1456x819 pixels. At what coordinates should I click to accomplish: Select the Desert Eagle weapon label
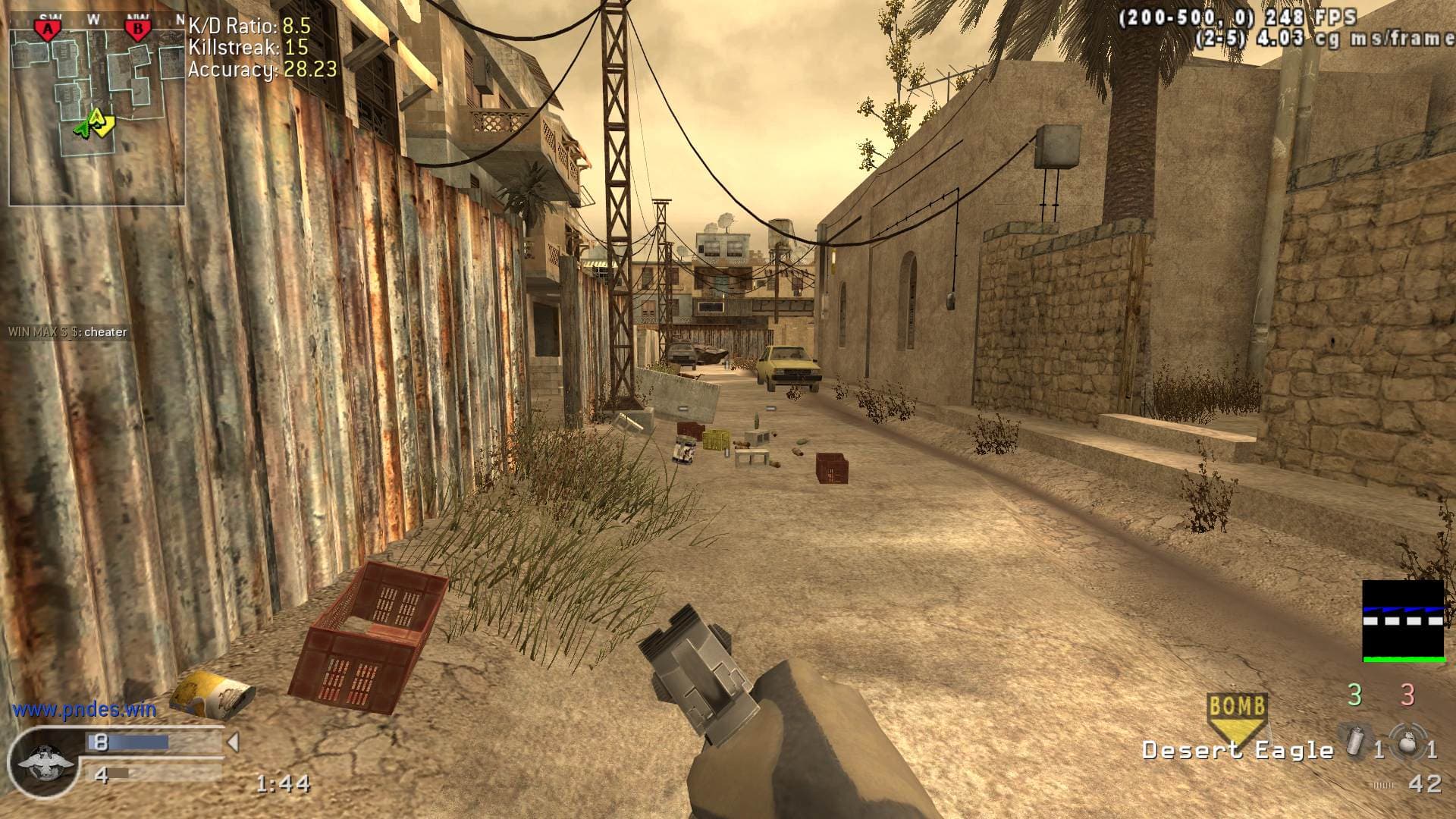1238,751
